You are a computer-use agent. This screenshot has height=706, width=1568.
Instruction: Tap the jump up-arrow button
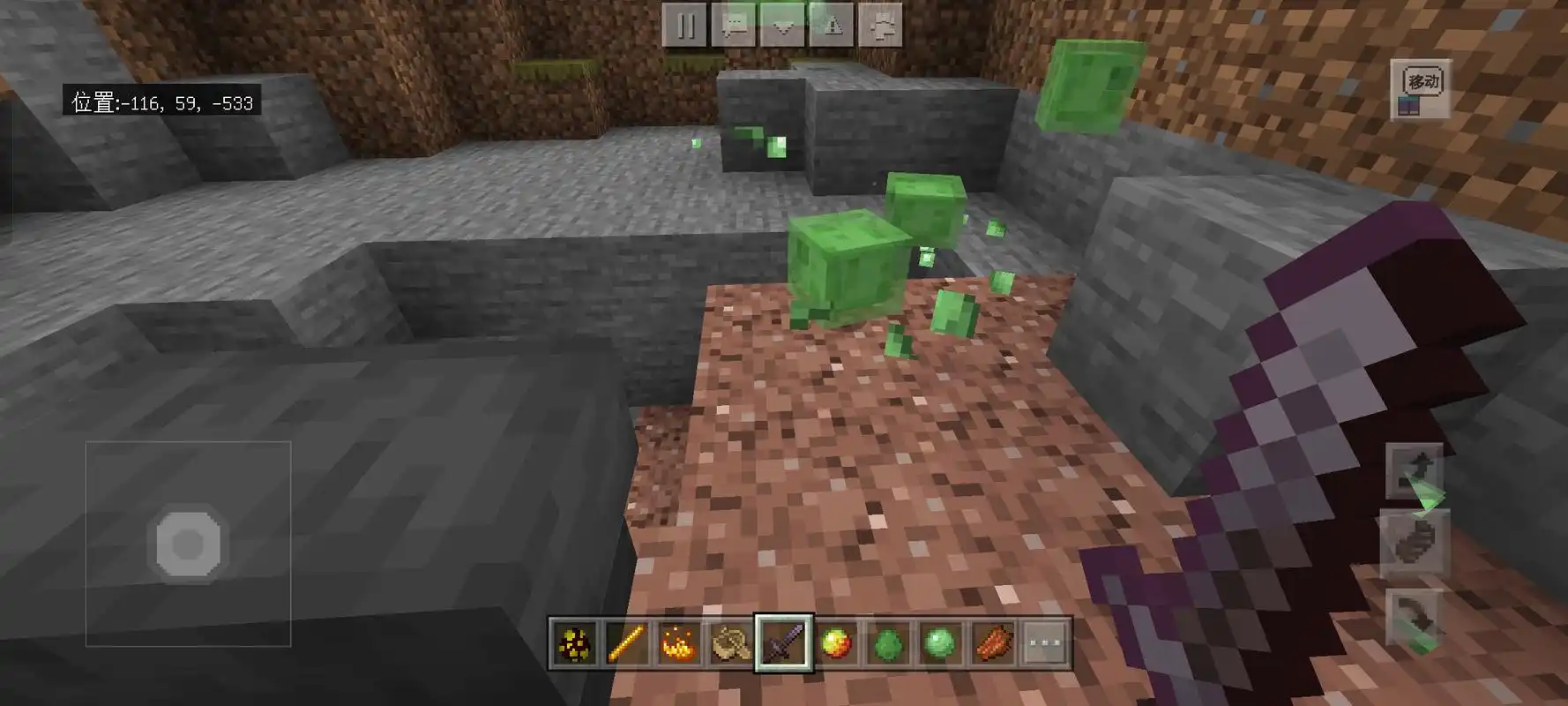point(1414,471)
